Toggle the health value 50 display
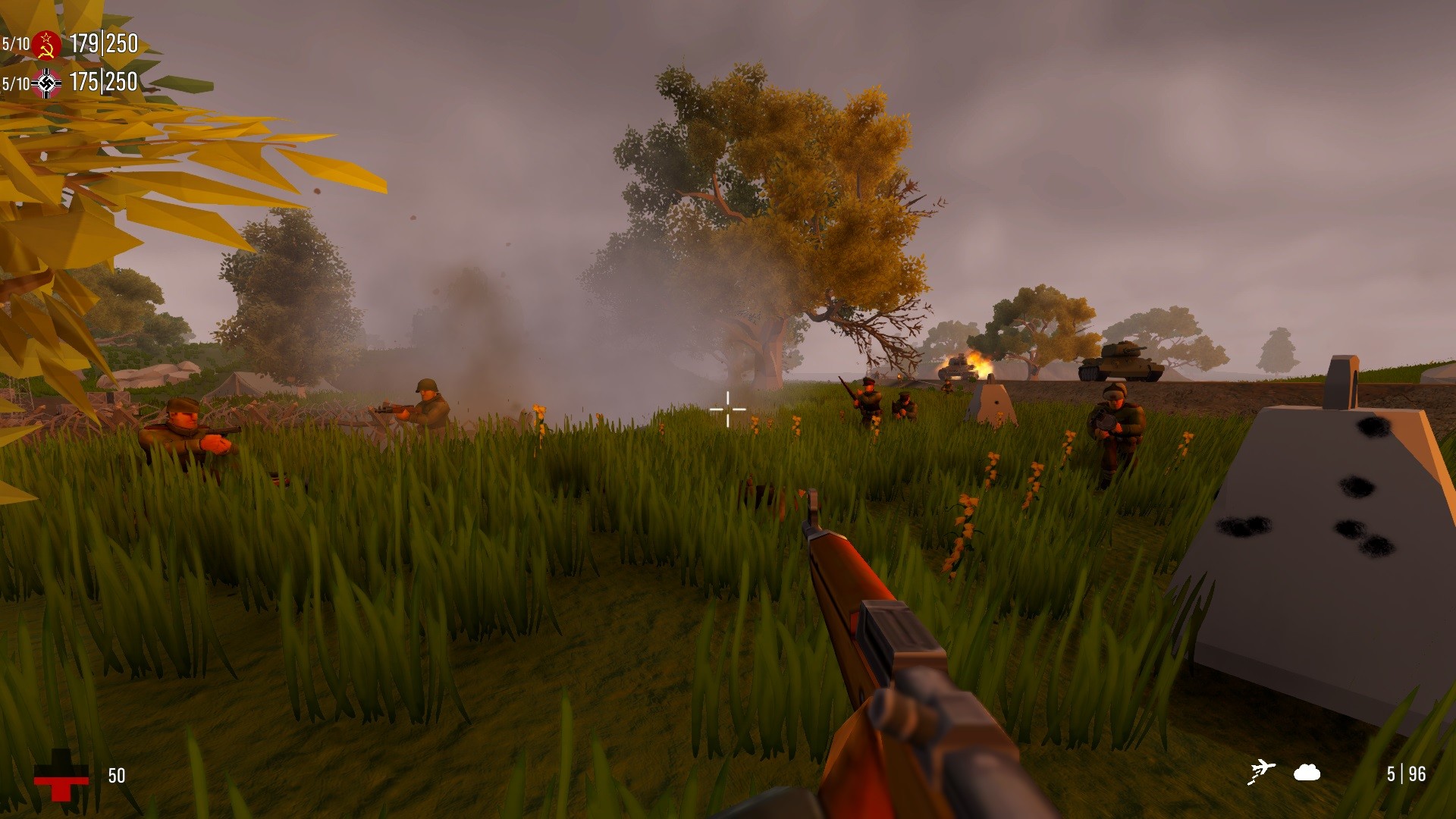Screen dimensions: 1456x819 click(x=115, y=776)
